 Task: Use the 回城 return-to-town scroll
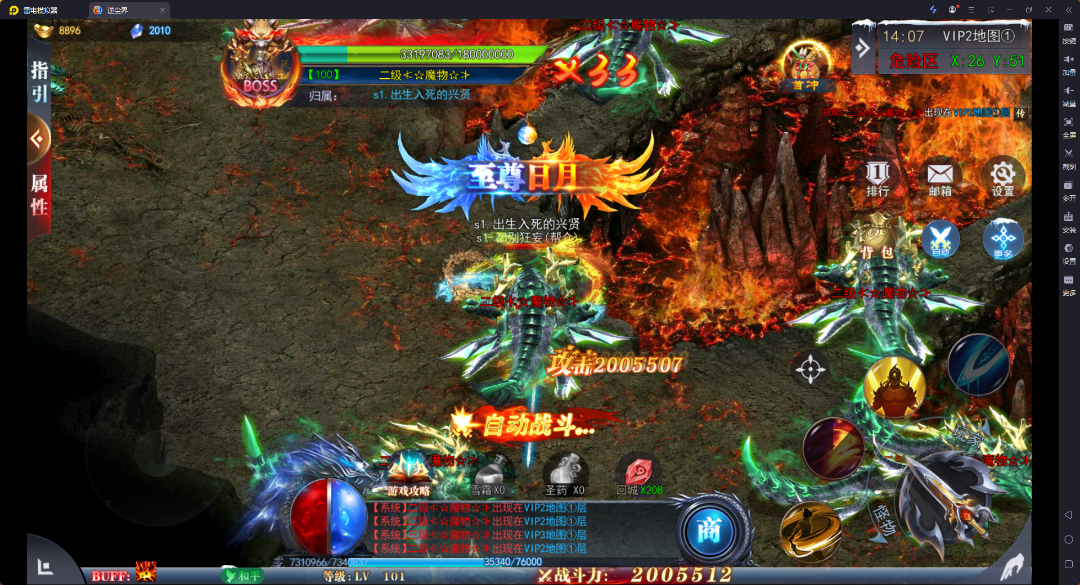point(638,473)
